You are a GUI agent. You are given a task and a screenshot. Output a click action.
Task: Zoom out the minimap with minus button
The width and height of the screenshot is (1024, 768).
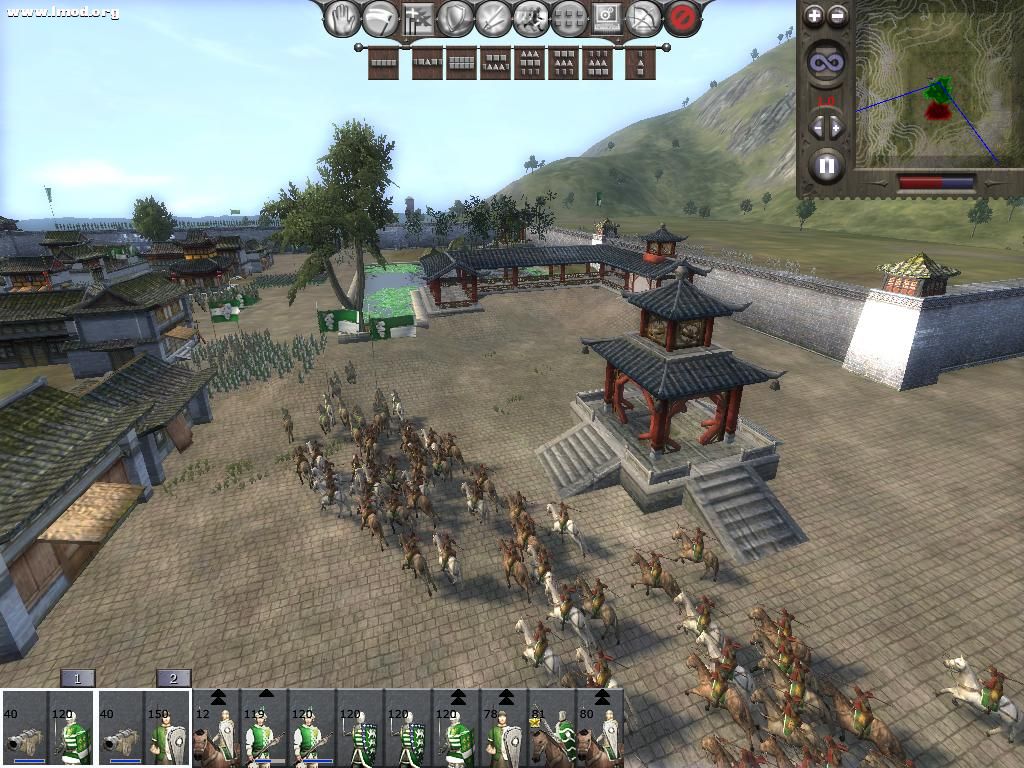coord(838,15)
